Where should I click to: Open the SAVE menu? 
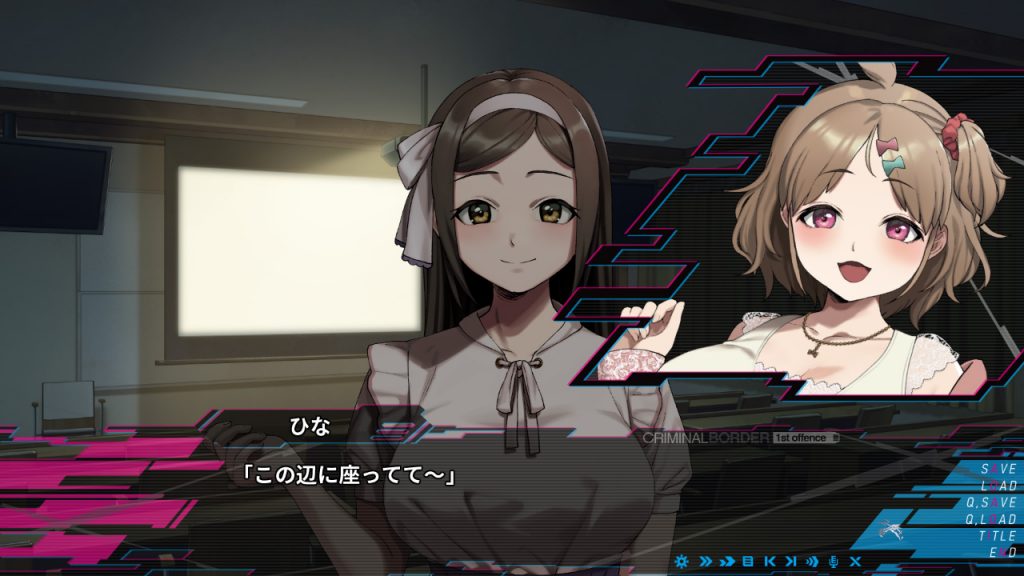click(x=997, y=468)
